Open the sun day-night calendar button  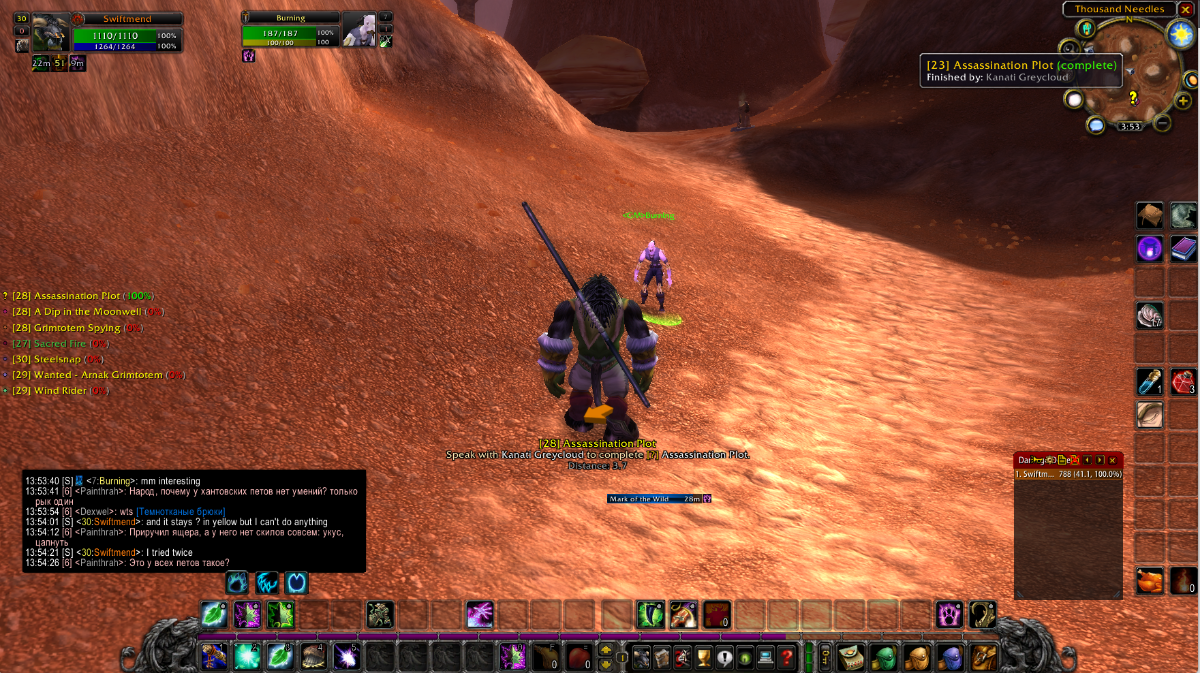1179,35
